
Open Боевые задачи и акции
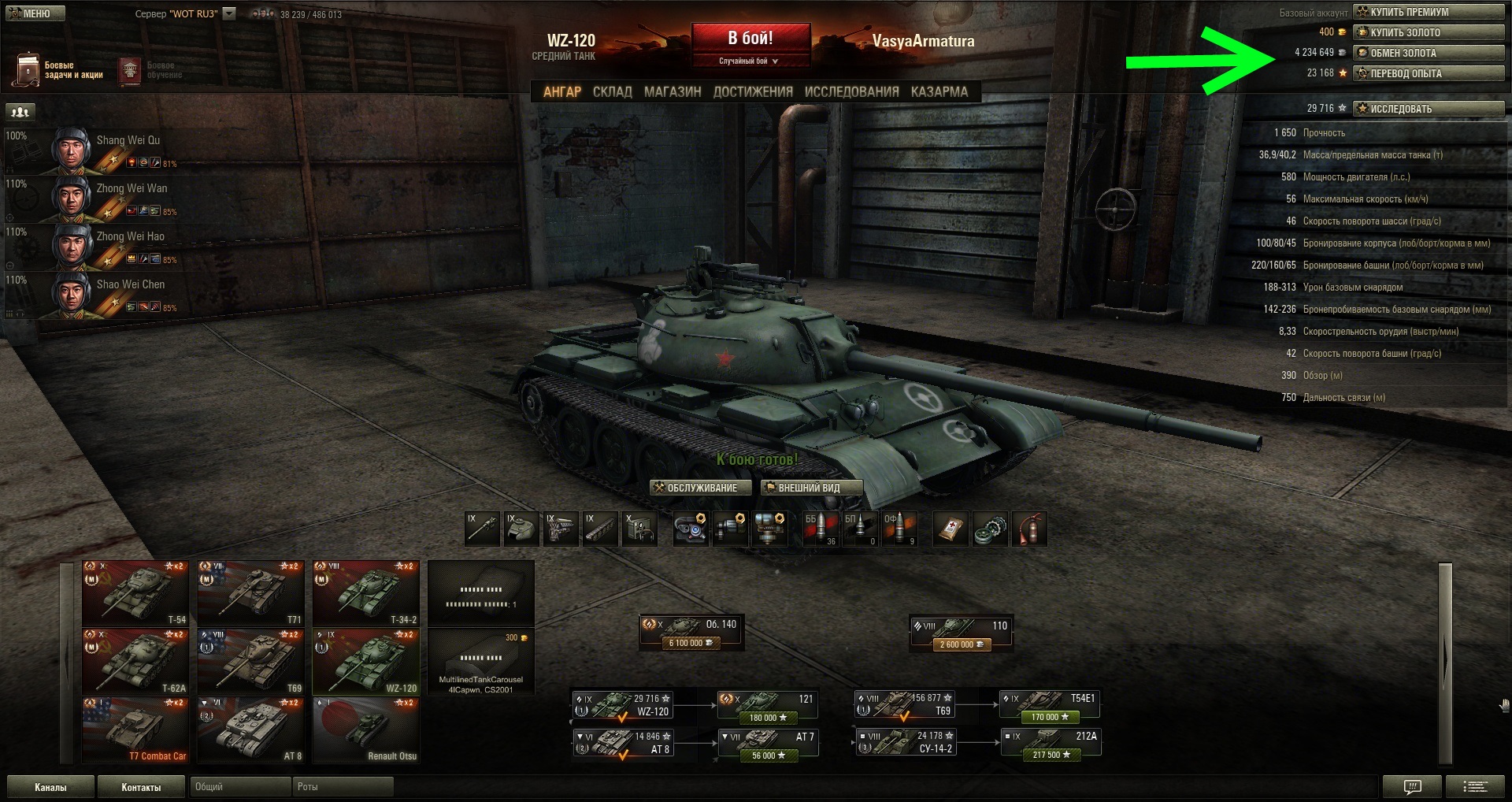[59, 70]
